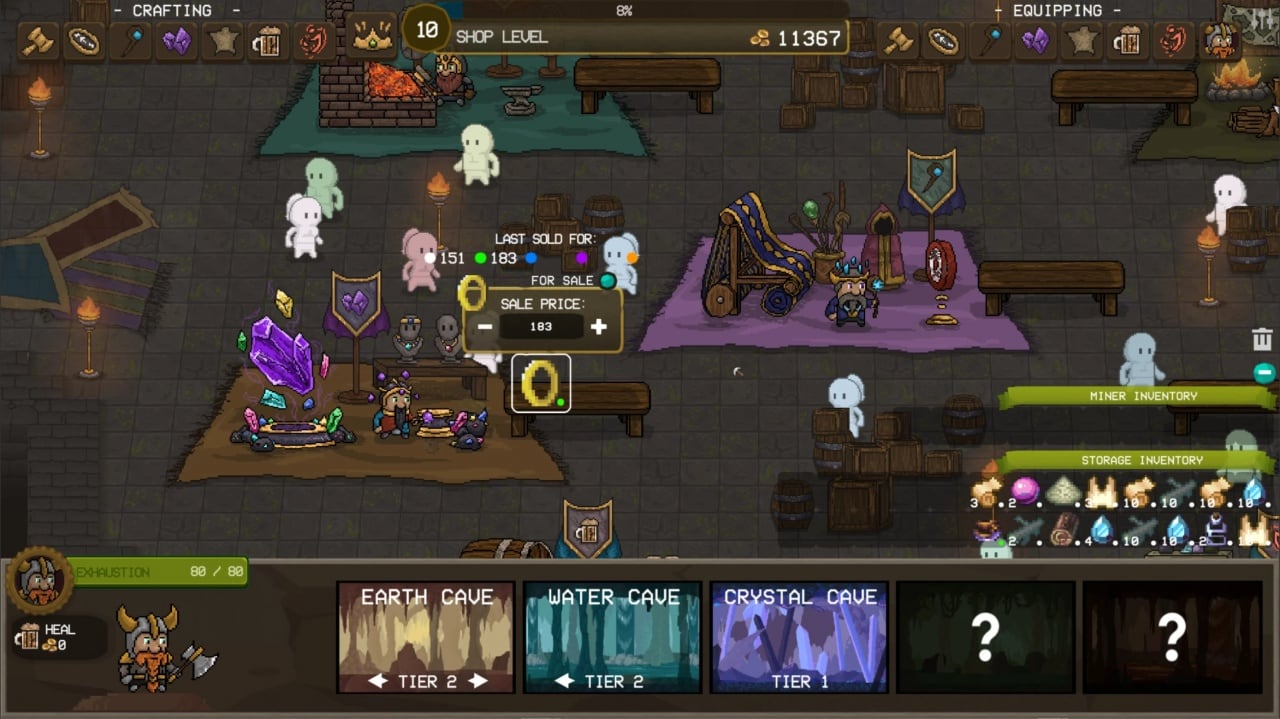Viewport: 1280px width, 719px height.
Task: Open the crown icon next to shop level
Action: coord(372,38)
